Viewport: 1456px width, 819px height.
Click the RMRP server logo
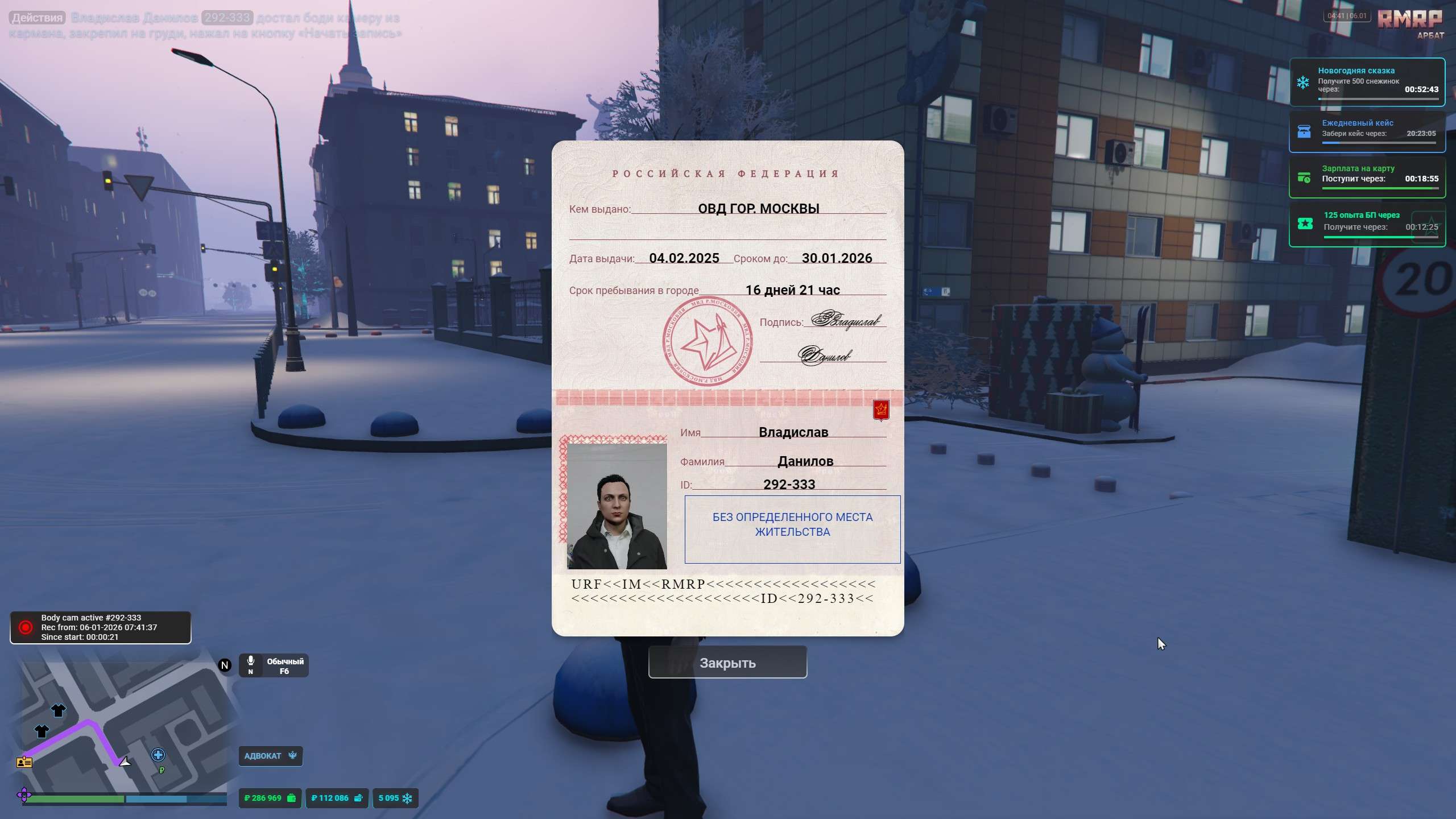[1409, 19]
